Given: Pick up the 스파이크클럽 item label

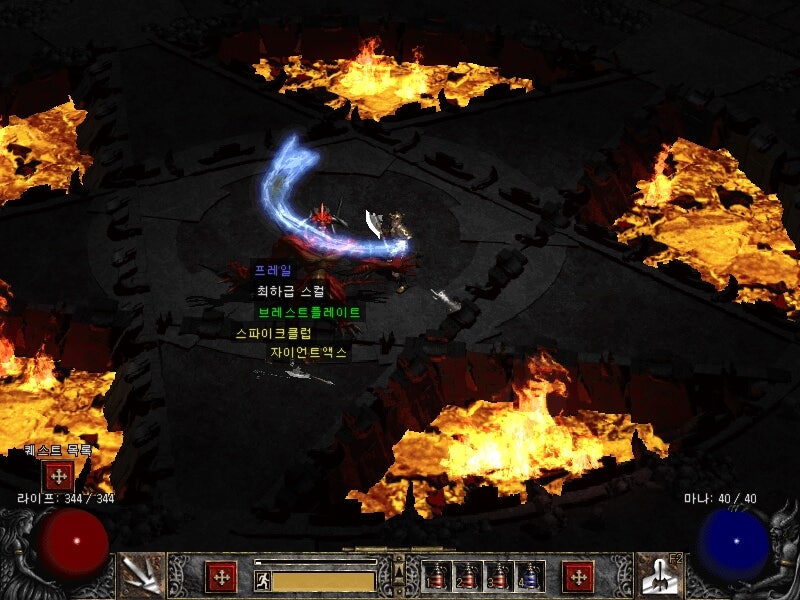Looking at the screenshot, I should [273, 333].
